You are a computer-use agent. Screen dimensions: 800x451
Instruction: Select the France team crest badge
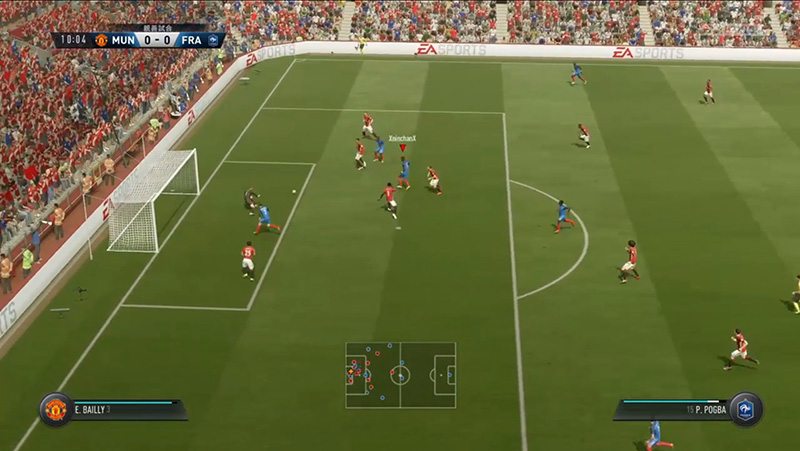[745, 409]
